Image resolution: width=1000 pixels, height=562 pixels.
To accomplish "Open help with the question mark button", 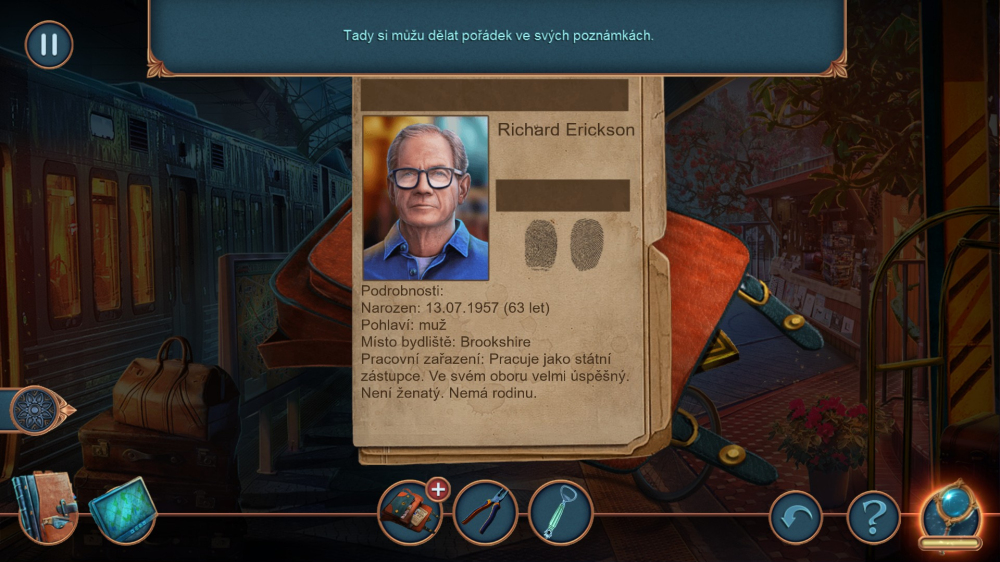I will 873,518.
